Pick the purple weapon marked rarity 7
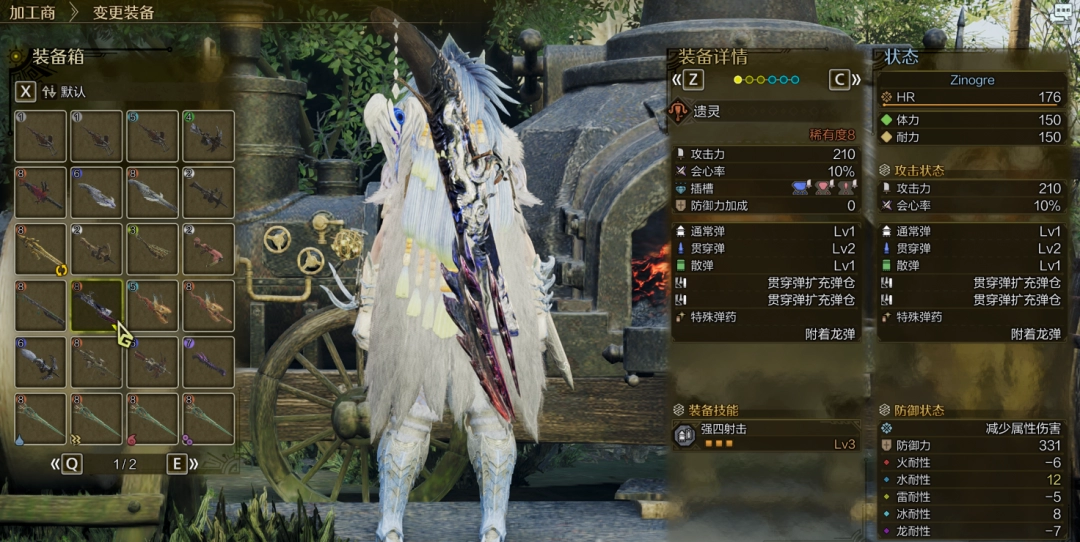 [208, 362]
